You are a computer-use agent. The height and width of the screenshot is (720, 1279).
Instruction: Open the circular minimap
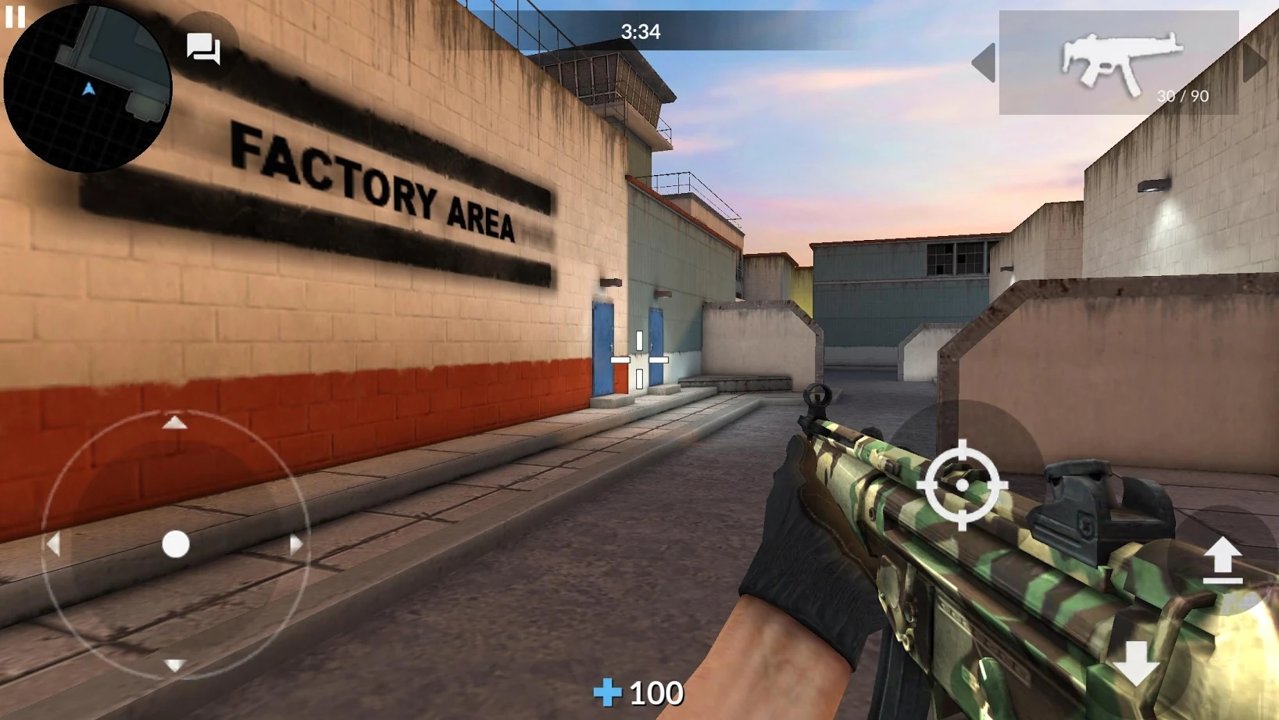click(x=88, y=88)
